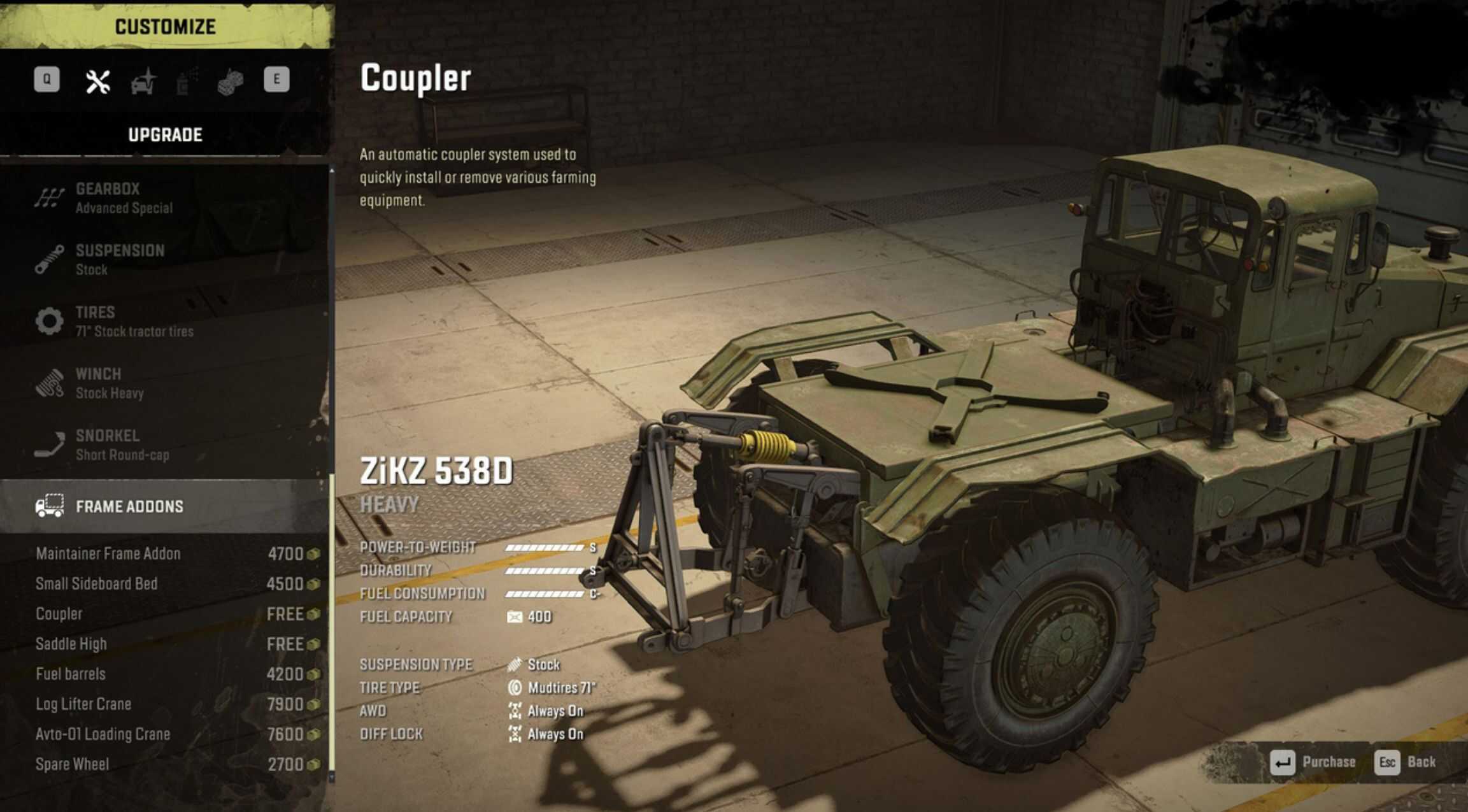Image resolution: width=1468 pixels, height=812 pixels.
Task: Go back from the Customize screen
Action: (x=1406, y=762)
